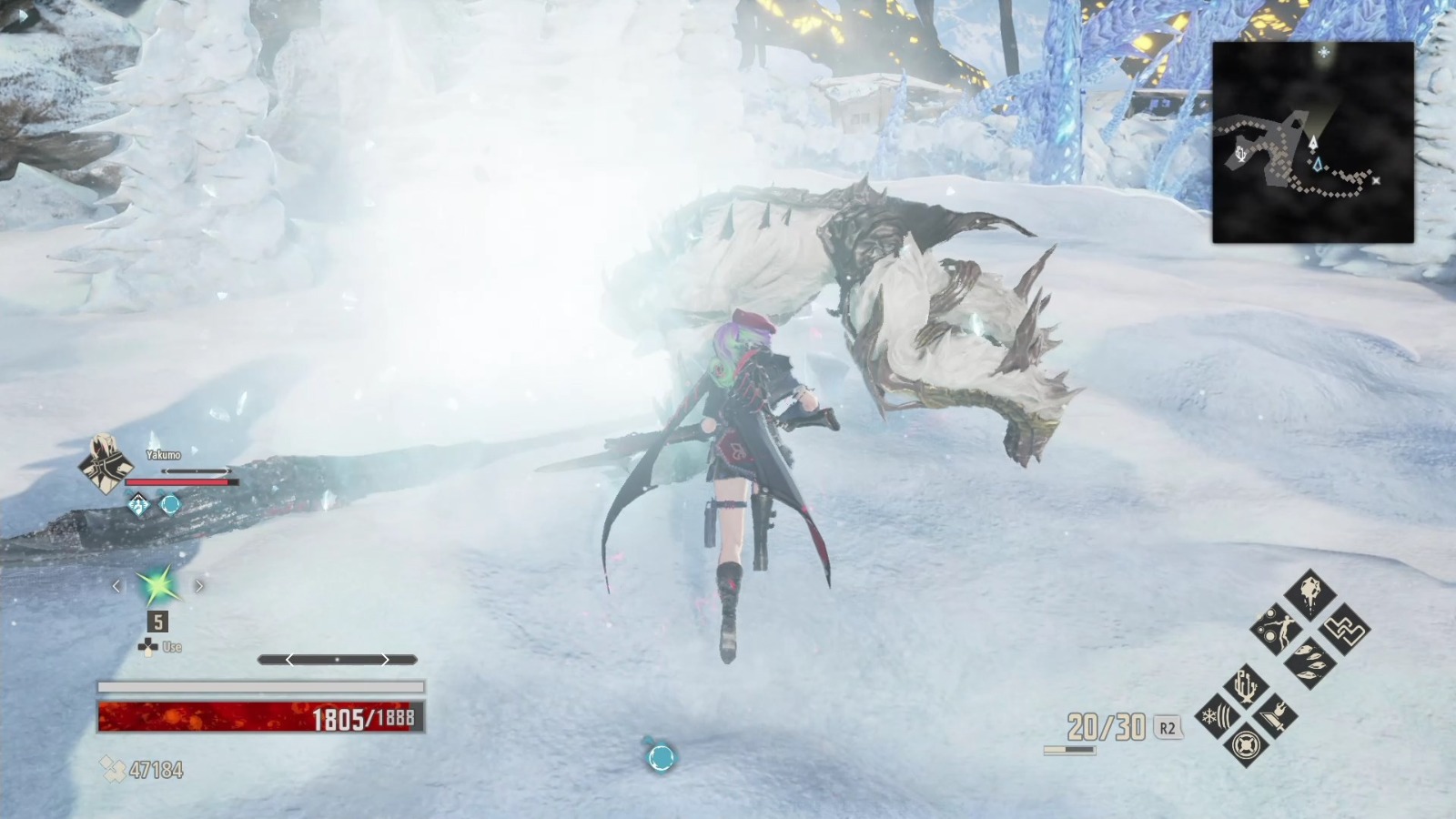Click the left arrow beside the quick item
1456x819 pixels.
click(116, 585)
